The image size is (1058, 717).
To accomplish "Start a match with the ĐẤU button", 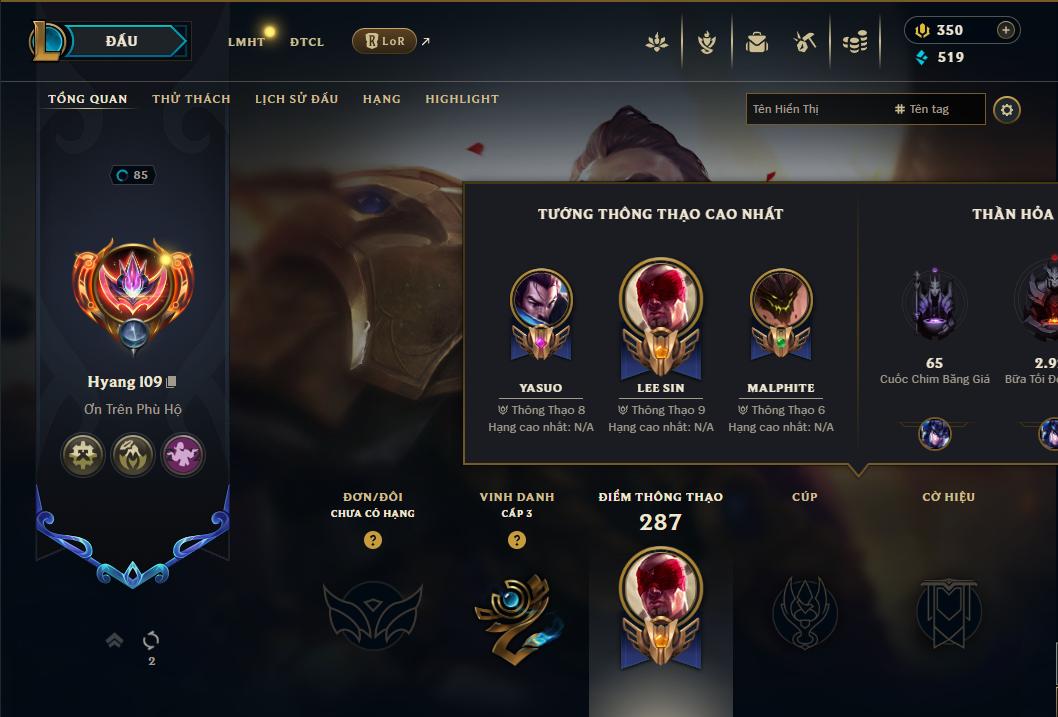I will click(122, 41).
